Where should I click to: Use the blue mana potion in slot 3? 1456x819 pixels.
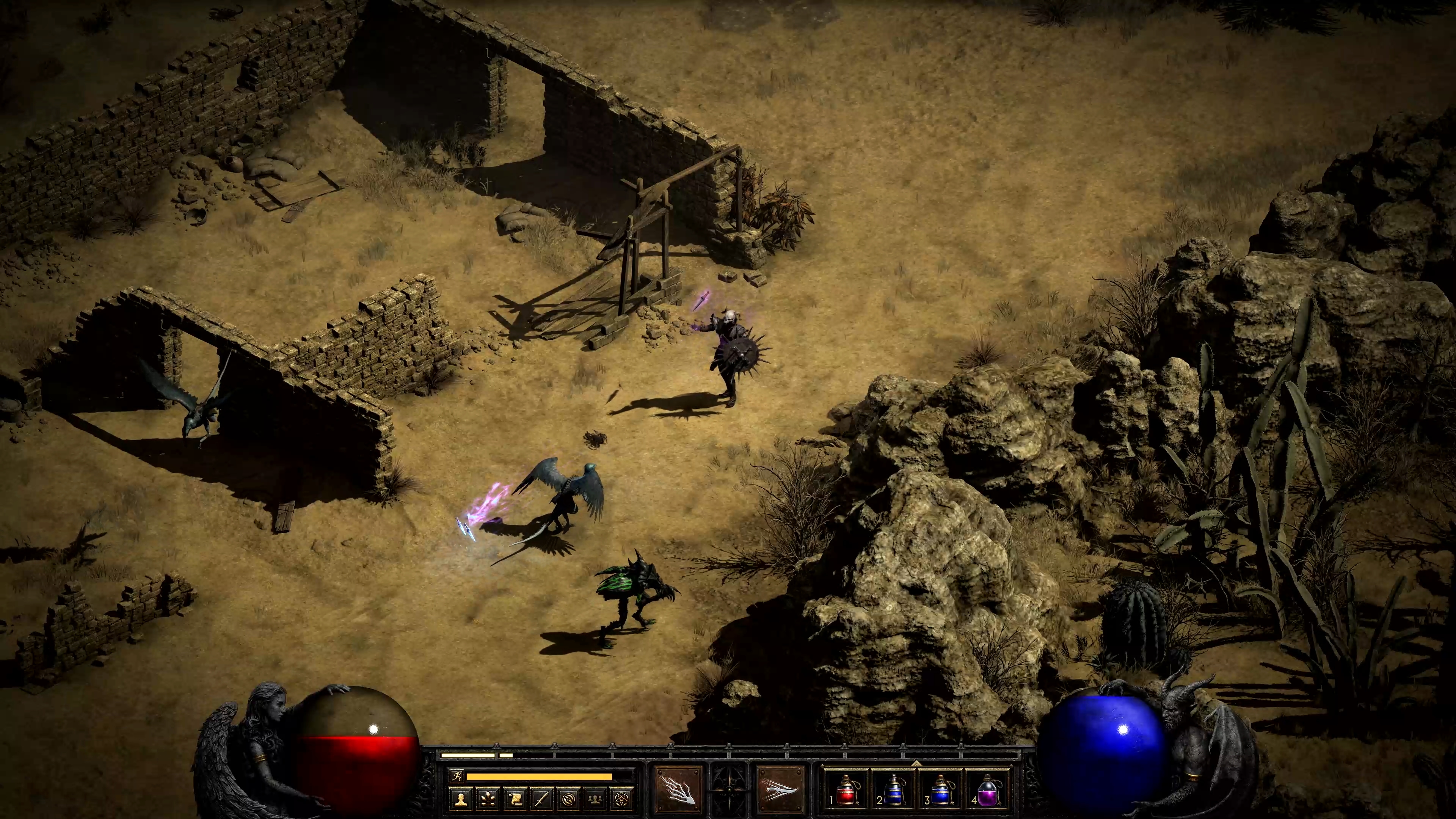[940, 789]
